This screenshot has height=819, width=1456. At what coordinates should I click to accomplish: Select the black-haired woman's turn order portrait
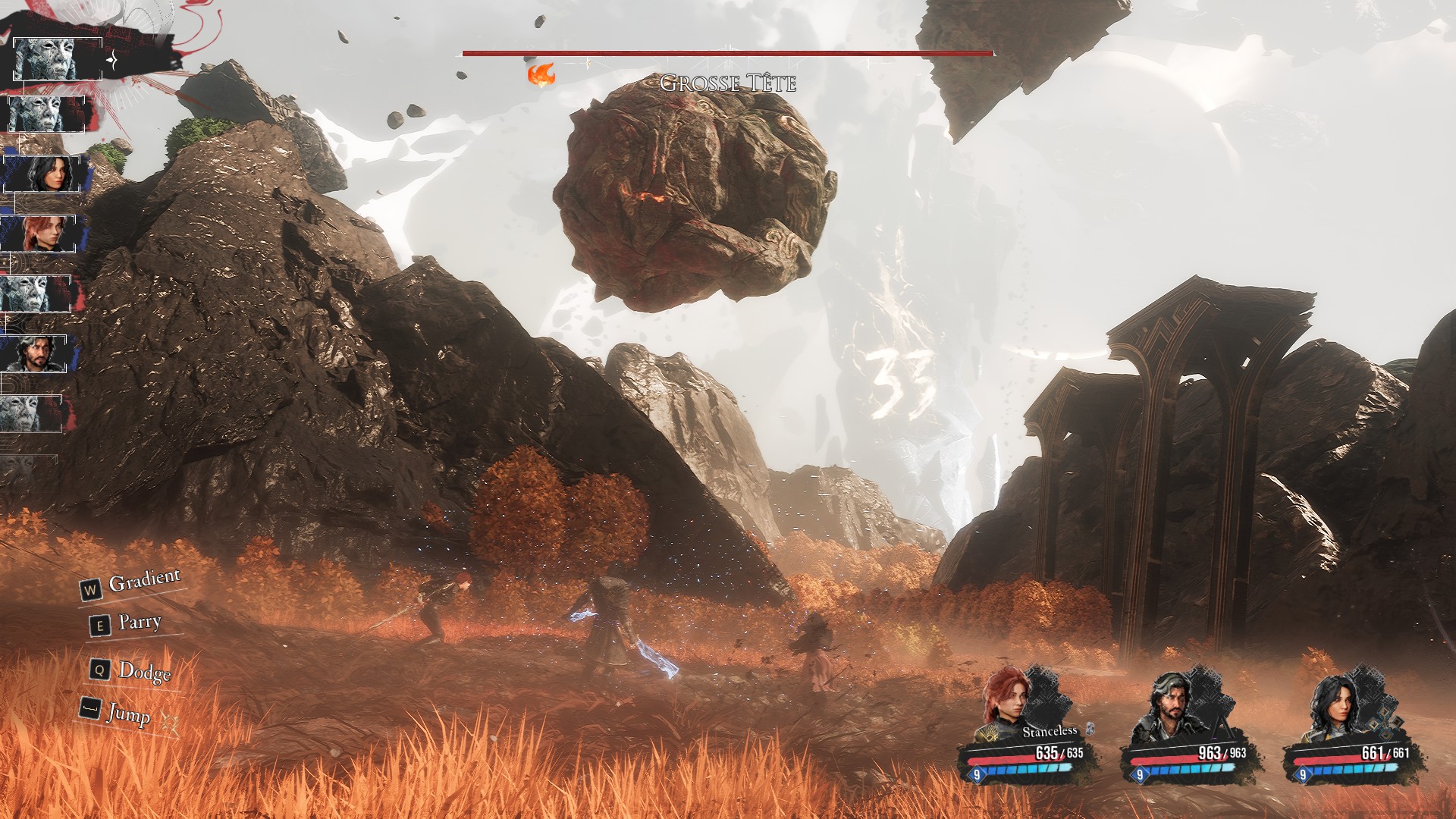(44, 174)
